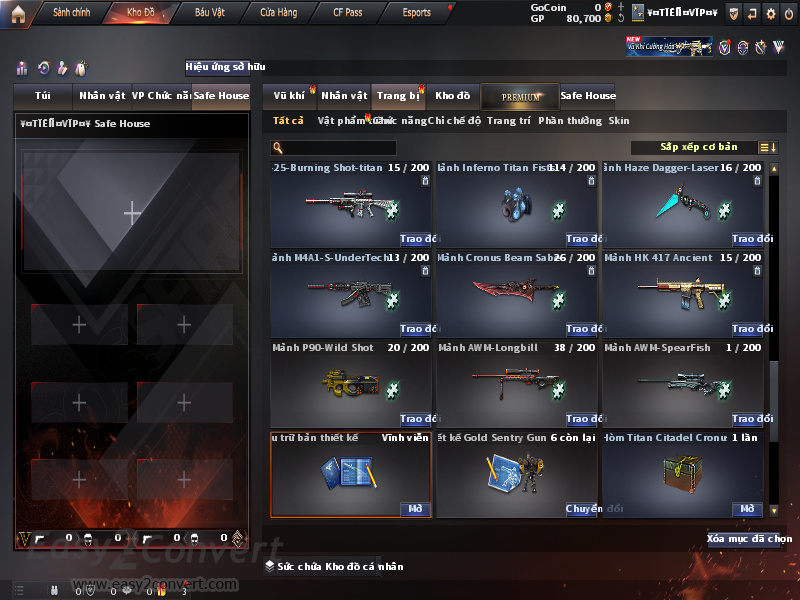Show the Phần thưởng filter
This screenshot has width=800, height=600.
click(570, 121)
